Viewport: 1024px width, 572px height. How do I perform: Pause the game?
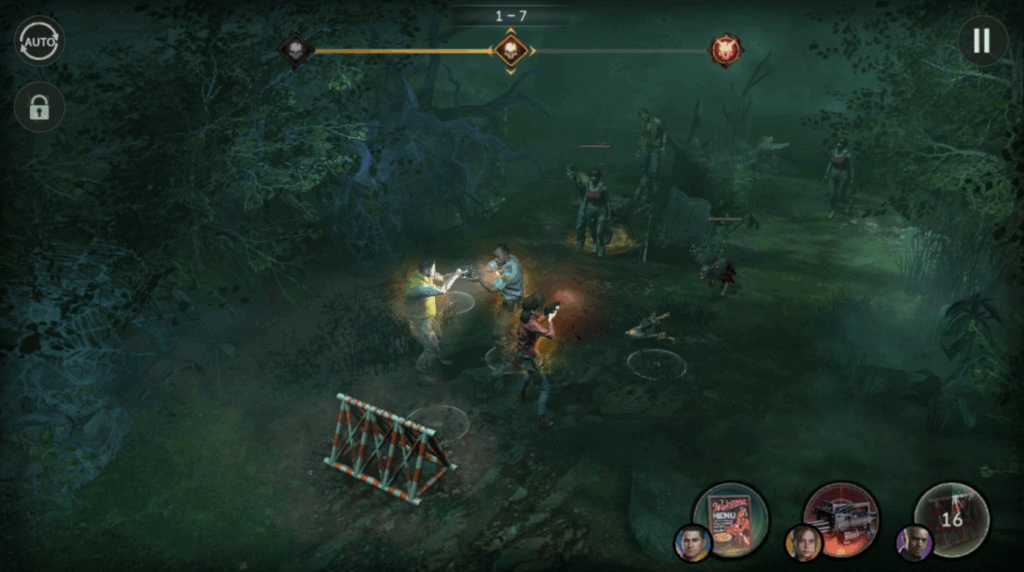982,41
